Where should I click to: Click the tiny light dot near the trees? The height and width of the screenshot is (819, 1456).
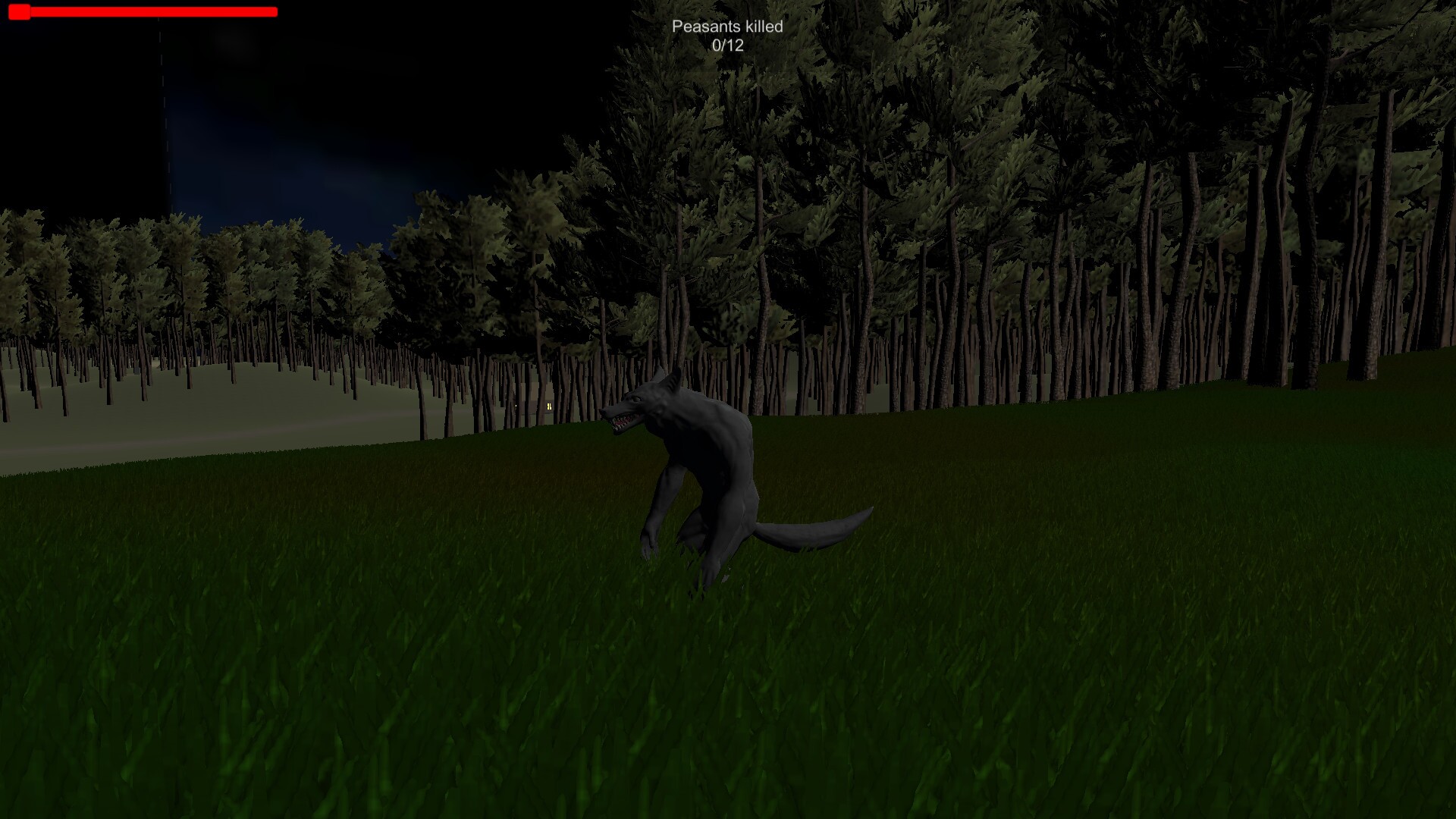(x=516, y=406)
